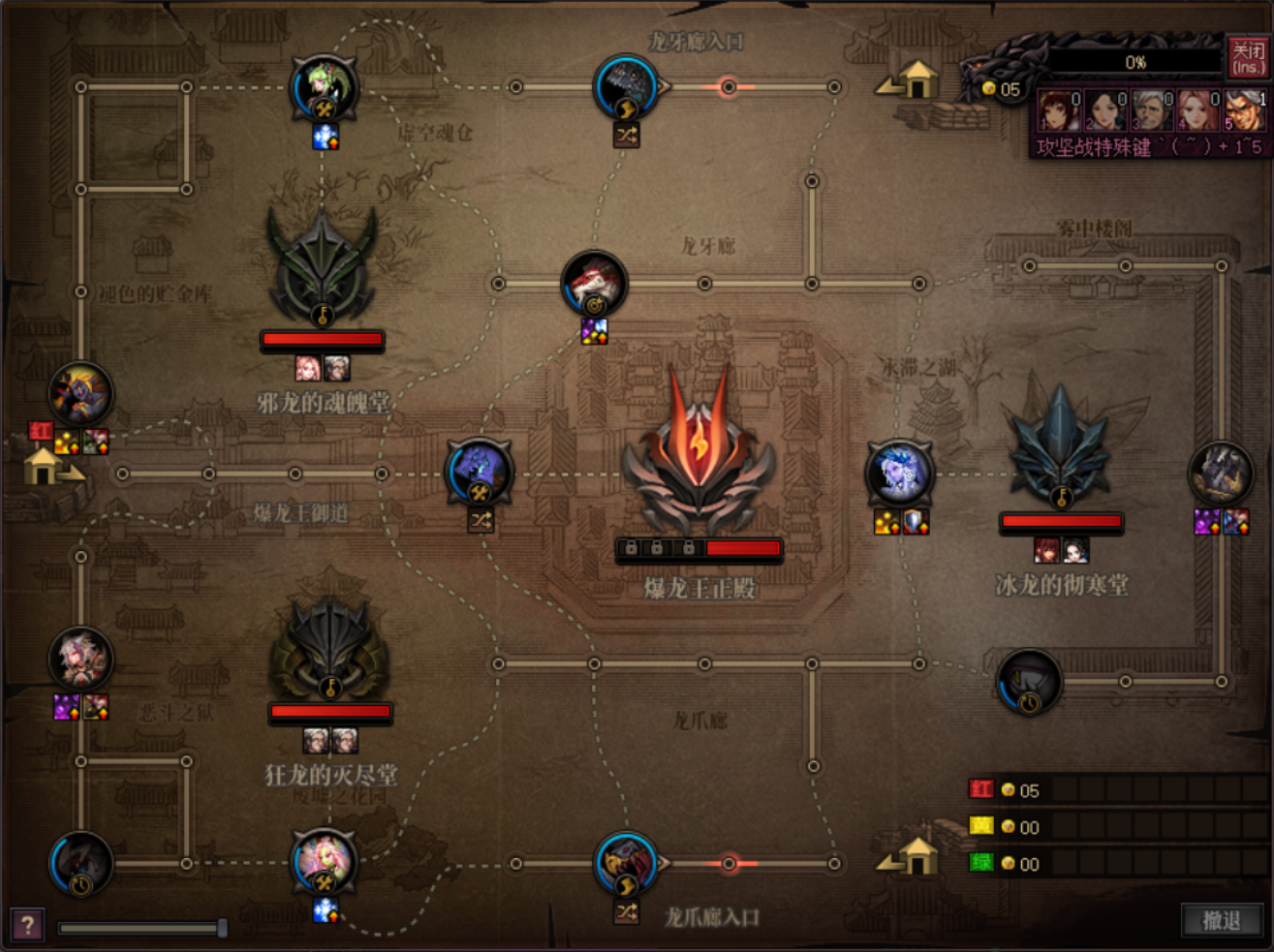Click the green-haired character node
The height and width of the screenshot is (952, 1274).
point(324,87)
